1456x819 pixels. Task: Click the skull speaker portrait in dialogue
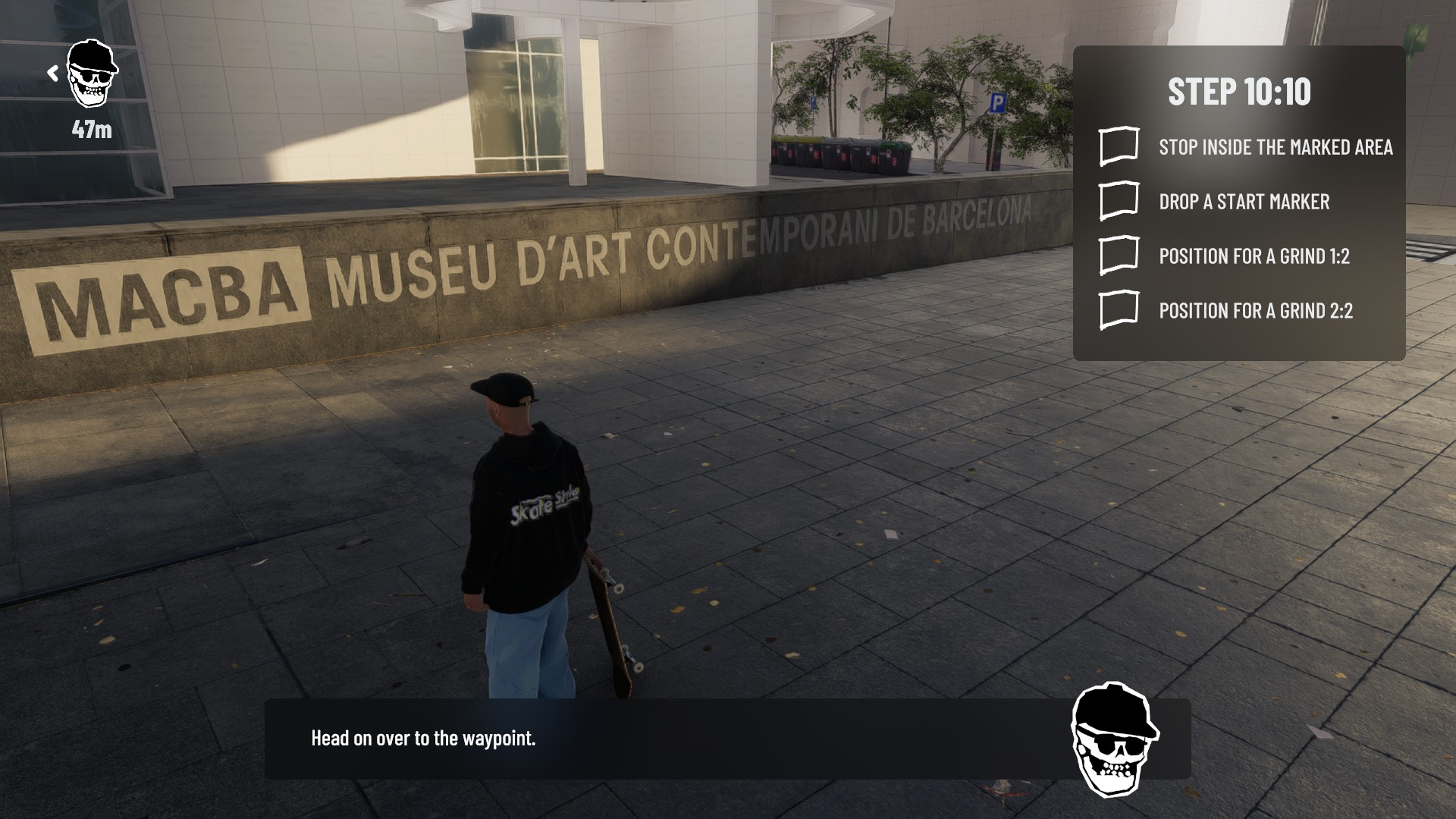click(x=1114, y=739)
